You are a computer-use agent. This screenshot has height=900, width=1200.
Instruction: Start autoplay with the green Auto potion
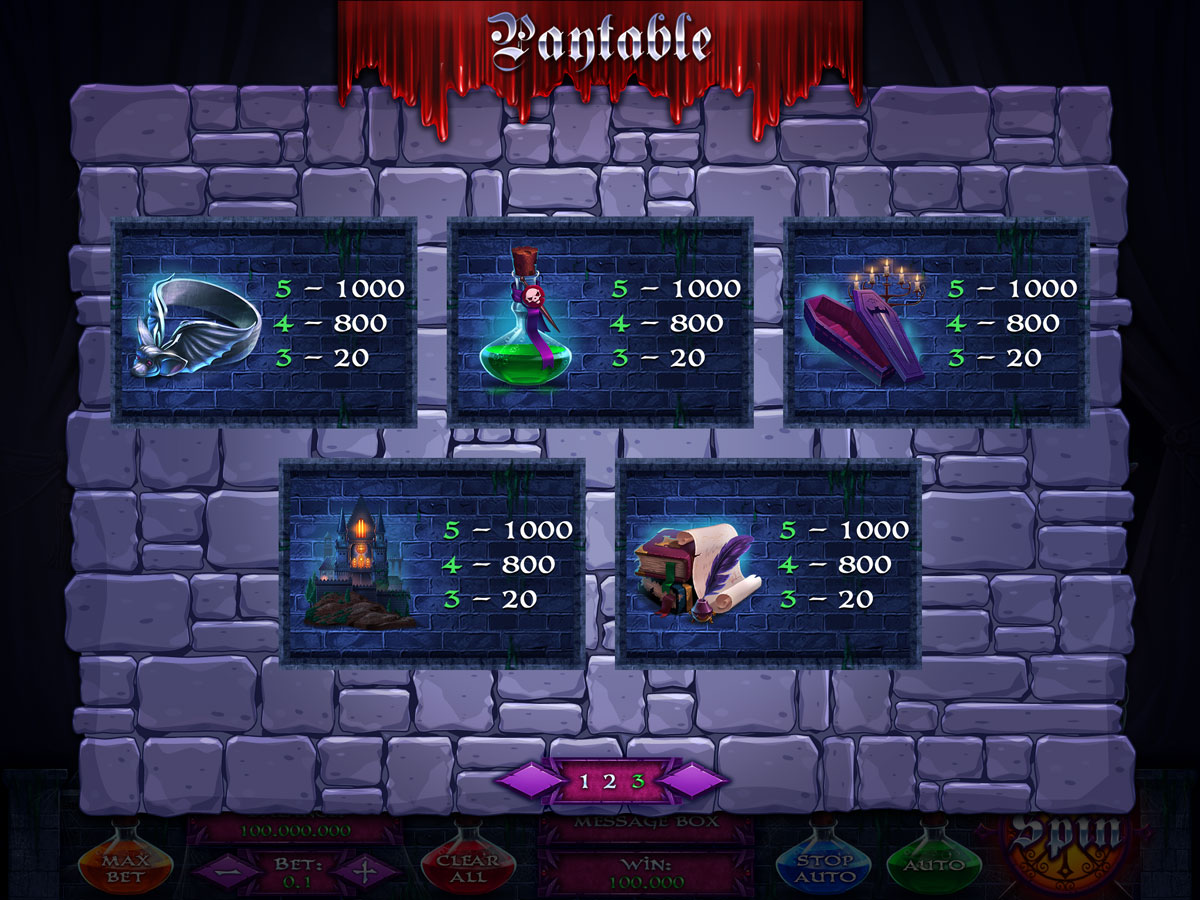(x=934, y=860)
